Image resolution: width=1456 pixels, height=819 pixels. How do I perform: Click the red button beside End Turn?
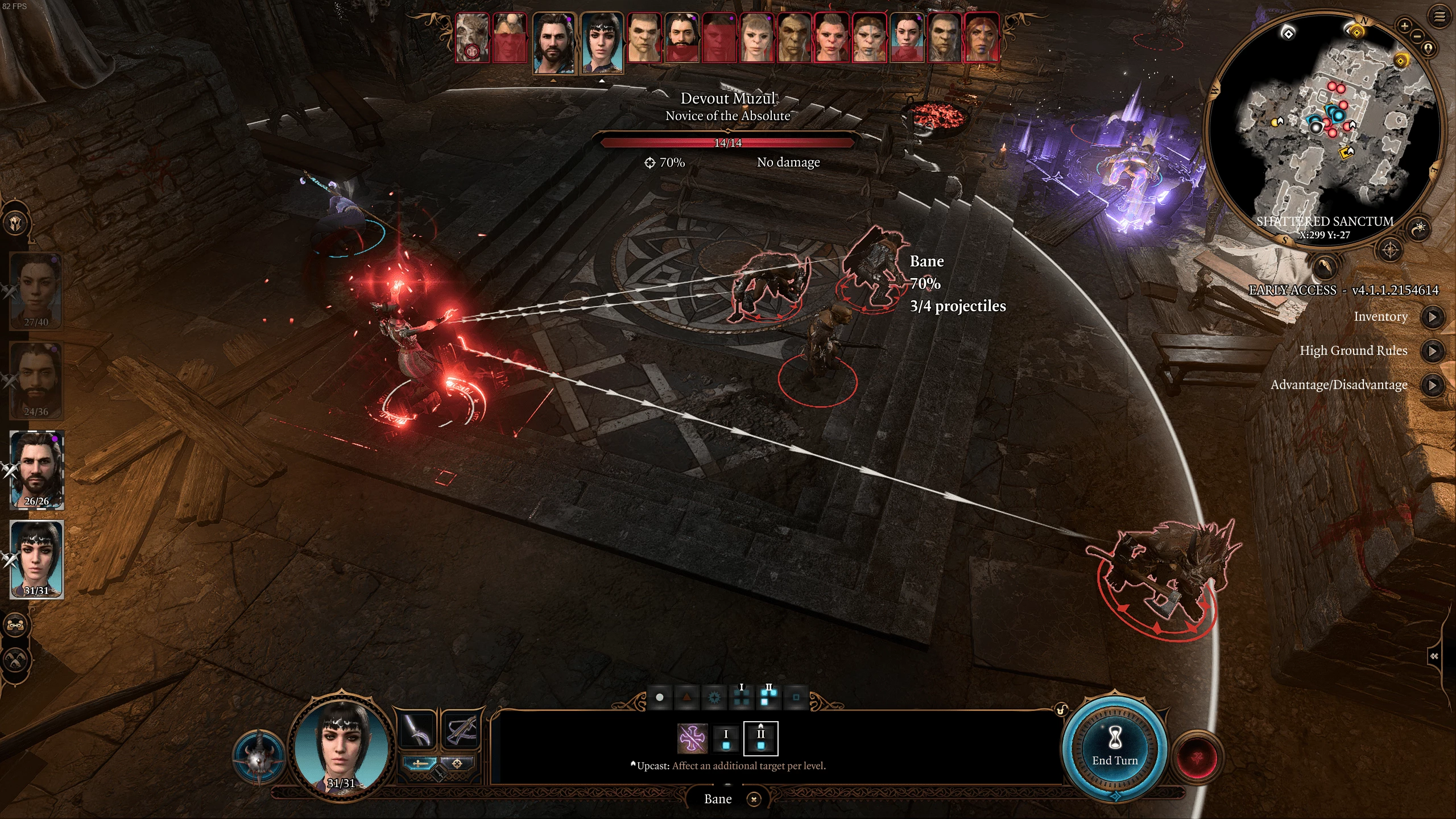(1197, 758)
